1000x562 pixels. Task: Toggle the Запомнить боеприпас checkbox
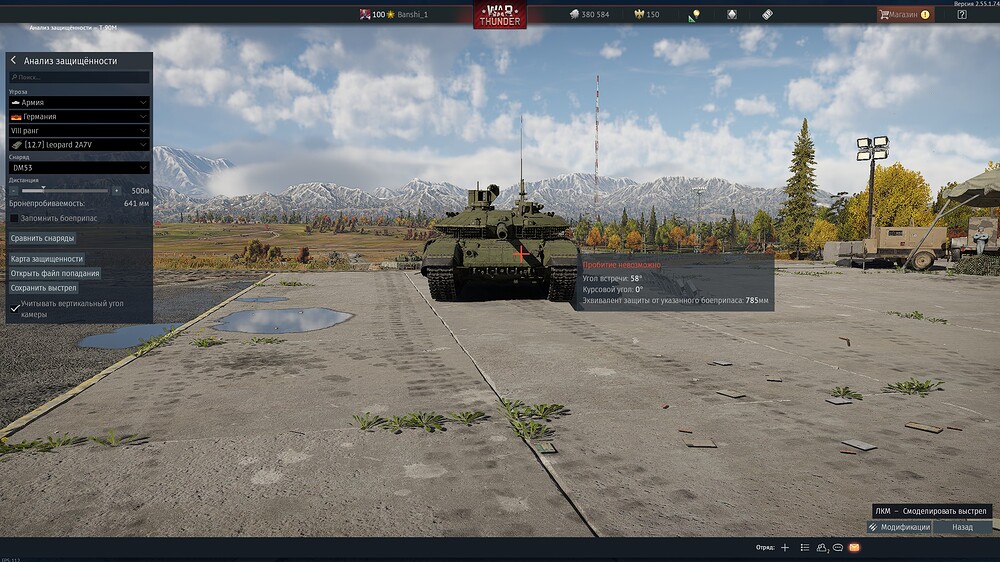point(14,218)
